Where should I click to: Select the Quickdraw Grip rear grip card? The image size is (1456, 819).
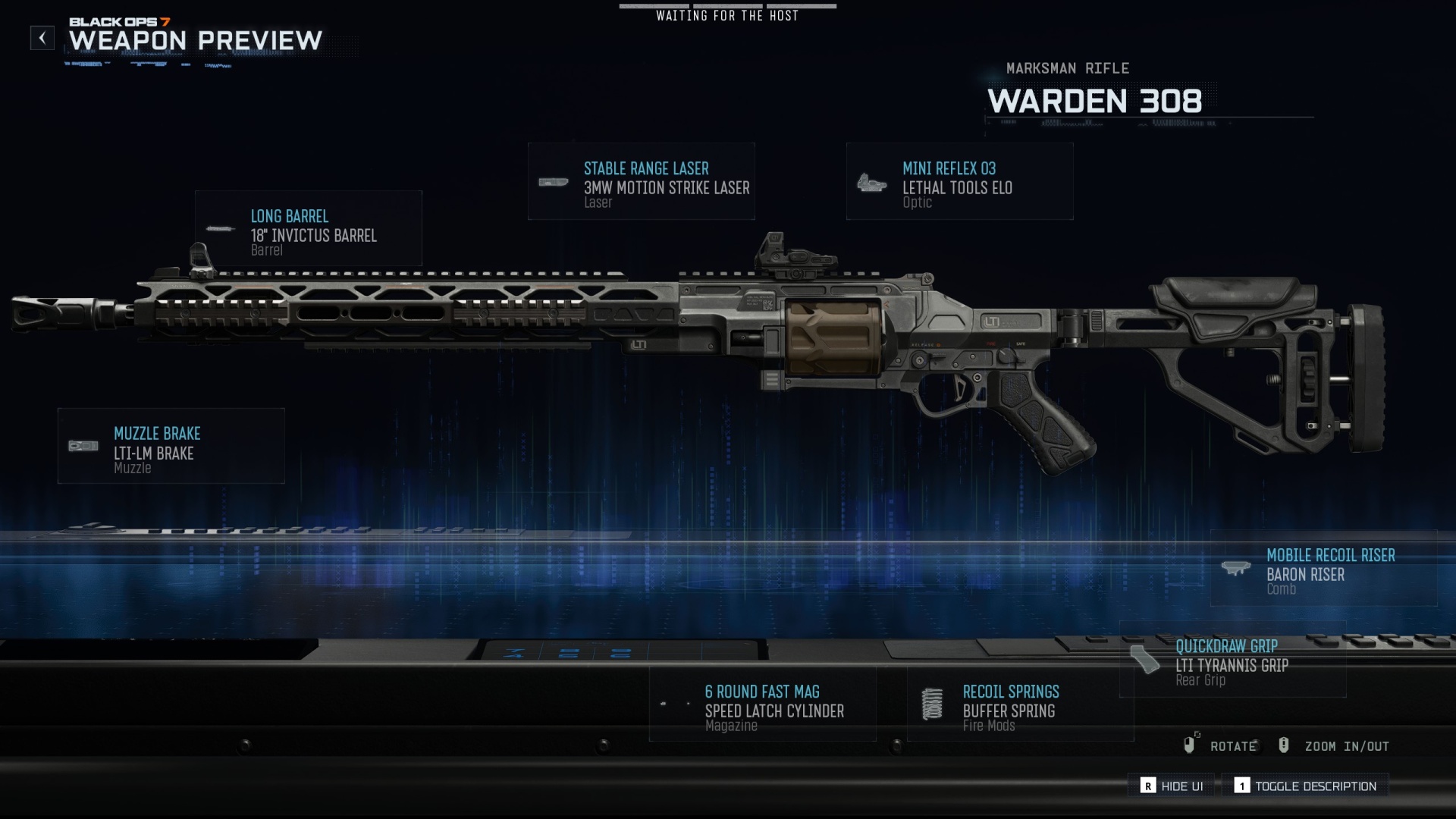click(x=1232, y=660)
